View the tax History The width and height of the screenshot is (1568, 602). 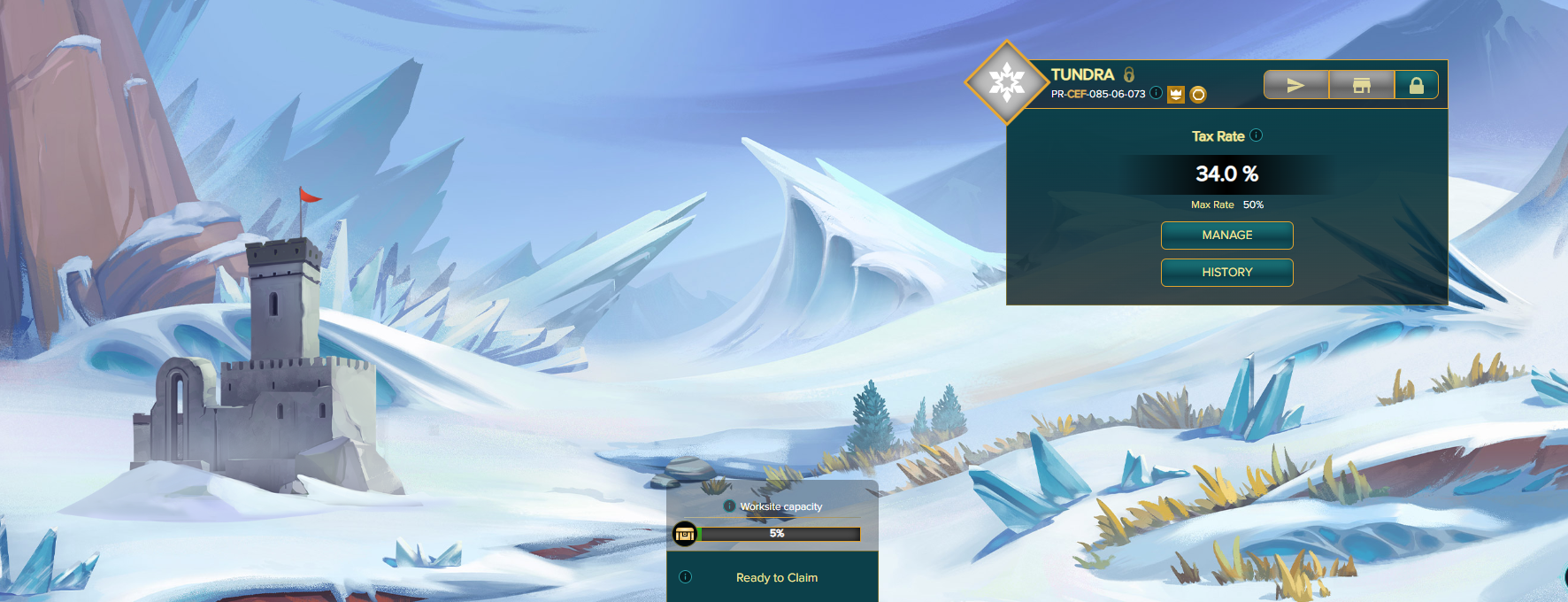click(x=1226, y=273)
